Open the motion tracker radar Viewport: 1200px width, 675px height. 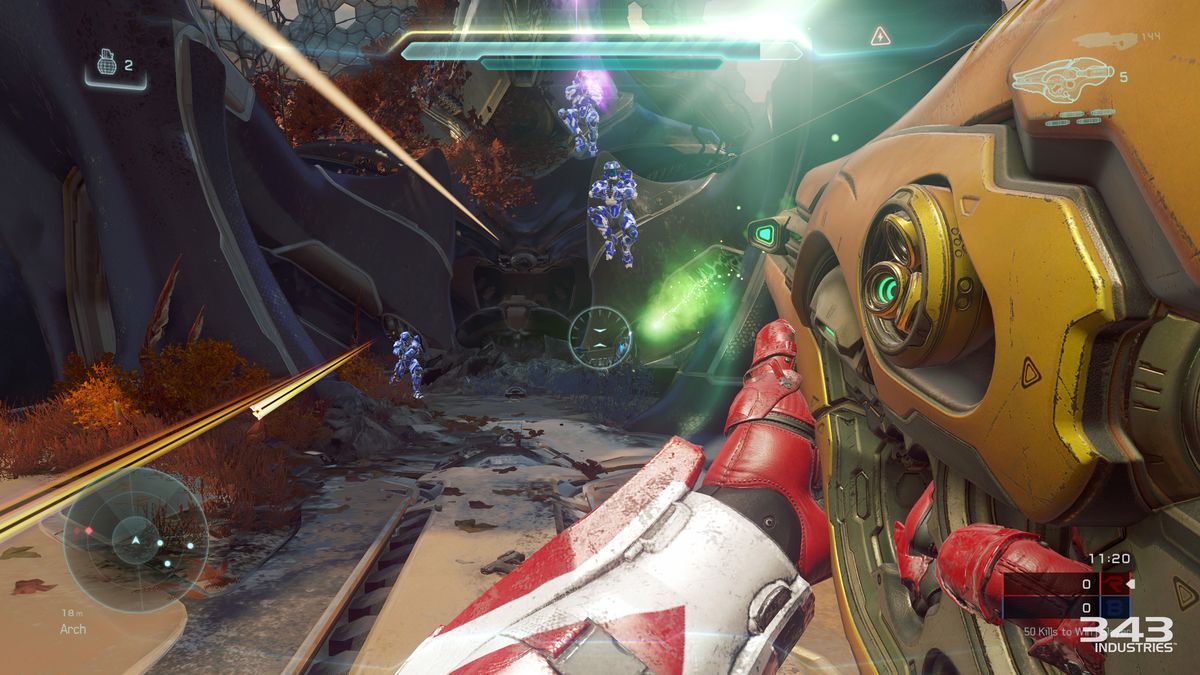click(x=135, y=540)
